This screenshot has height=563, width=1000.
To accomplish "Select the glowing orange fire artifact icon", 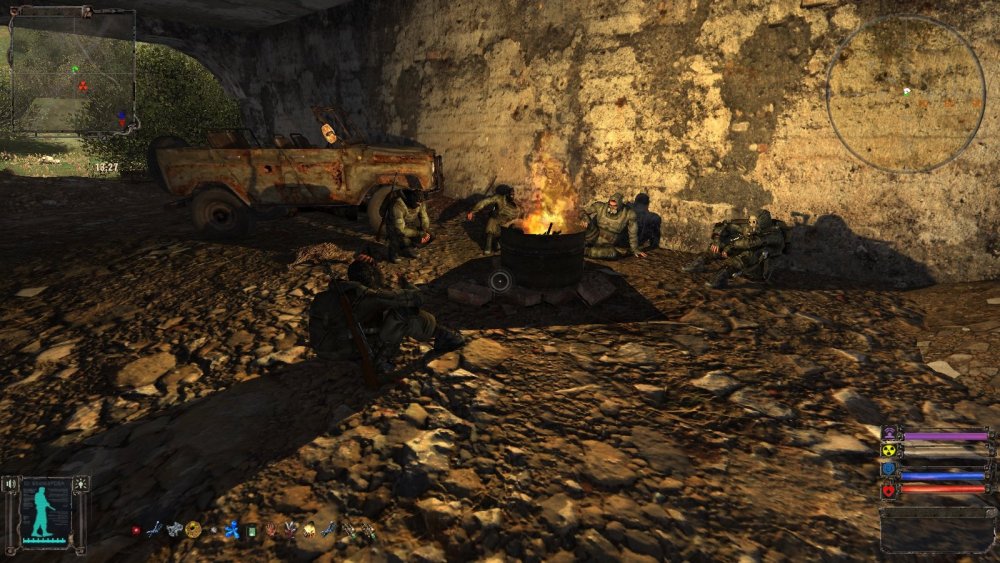I will [308, 530].
